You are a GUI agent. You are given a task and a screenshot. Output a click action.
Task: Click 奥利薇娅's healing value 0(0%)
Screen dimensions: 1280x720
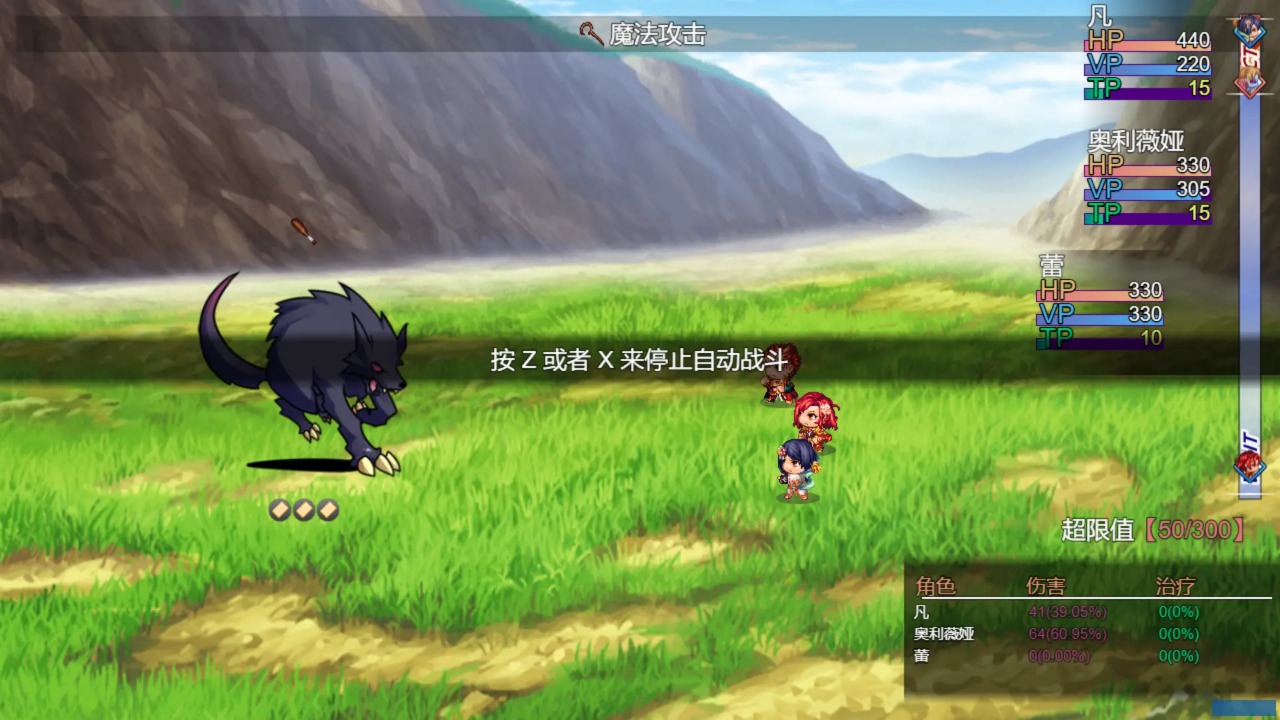tap(1178, 634)
